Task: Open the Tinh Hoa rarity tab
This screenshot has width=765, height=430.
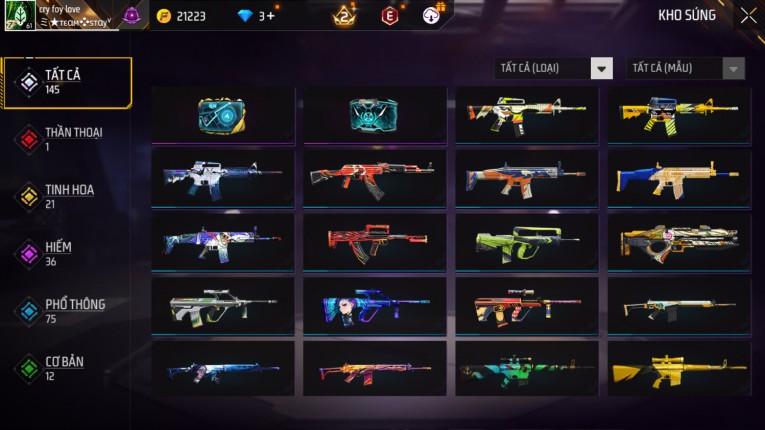Action: click(67, 196)
